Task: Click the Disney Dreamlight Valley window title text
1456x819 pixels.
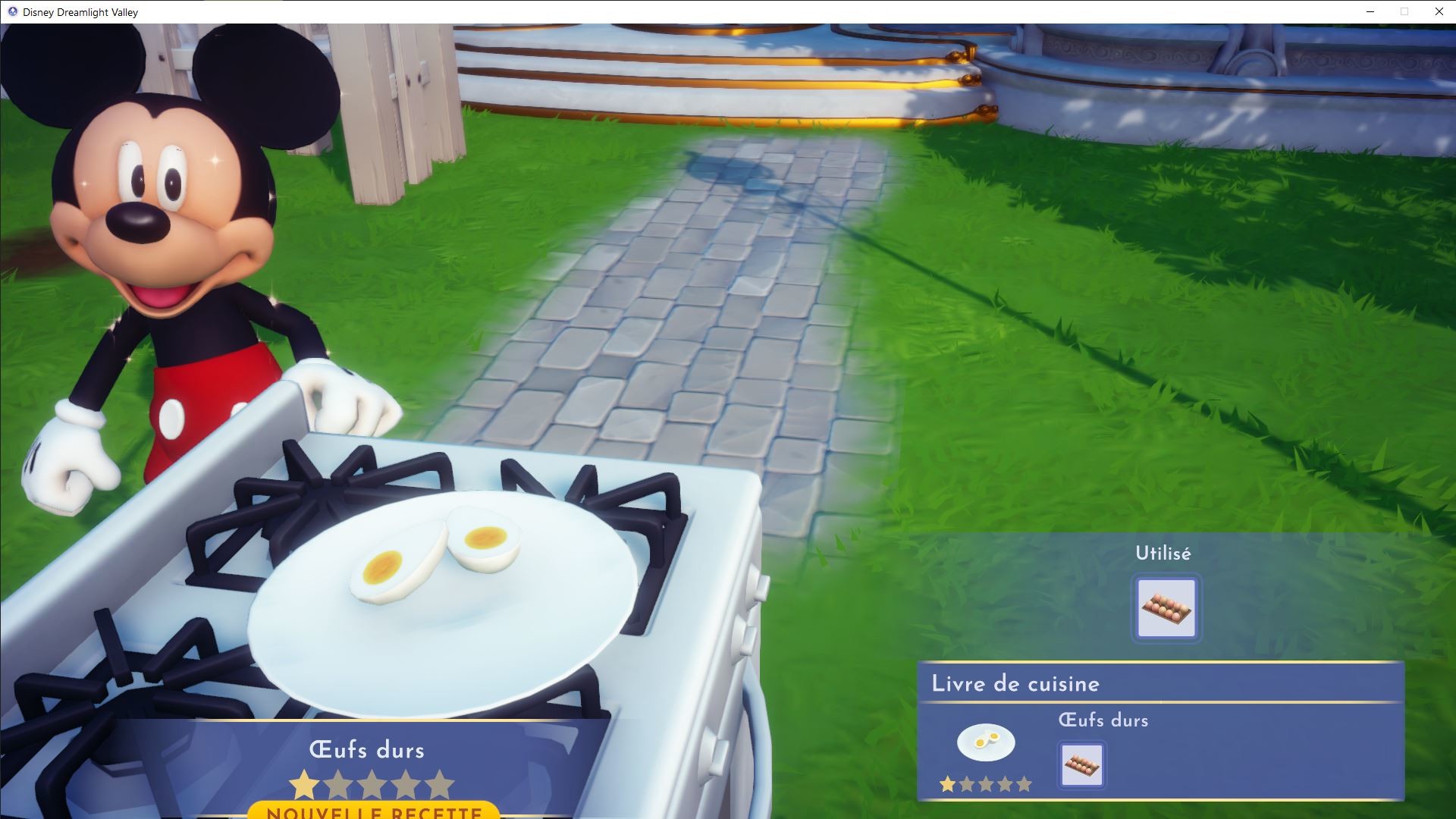Action: [x=80, y=11]
